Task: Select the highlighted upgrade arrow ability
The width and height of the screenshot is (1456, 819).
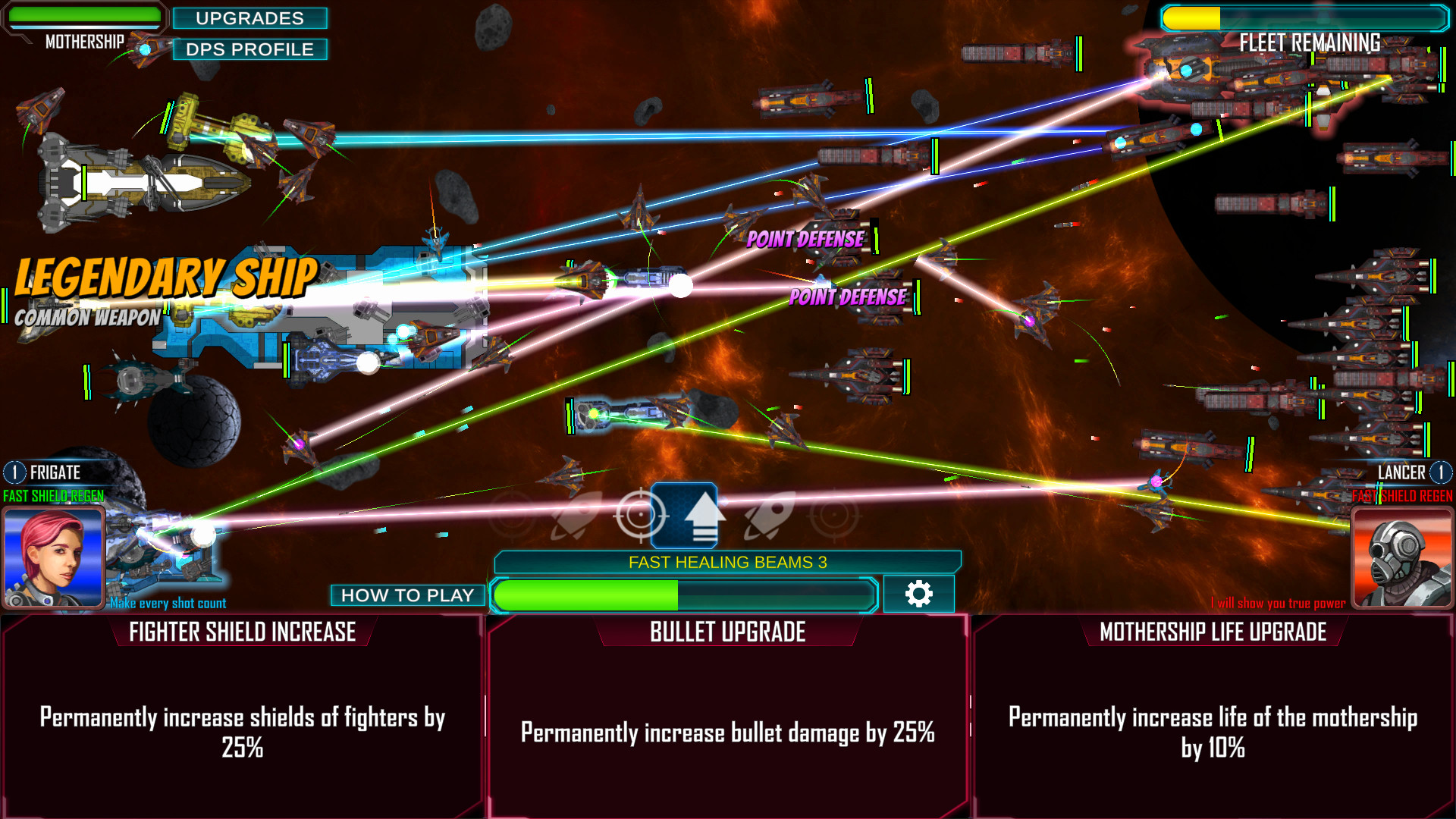Action: click(x=685, y=514)
